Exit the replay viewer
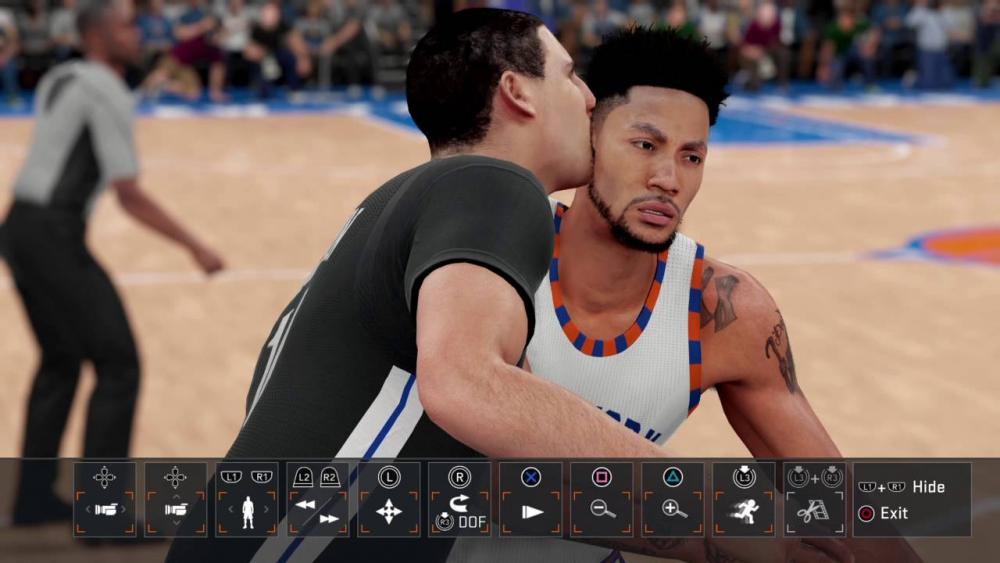 (x=893, y=513)
